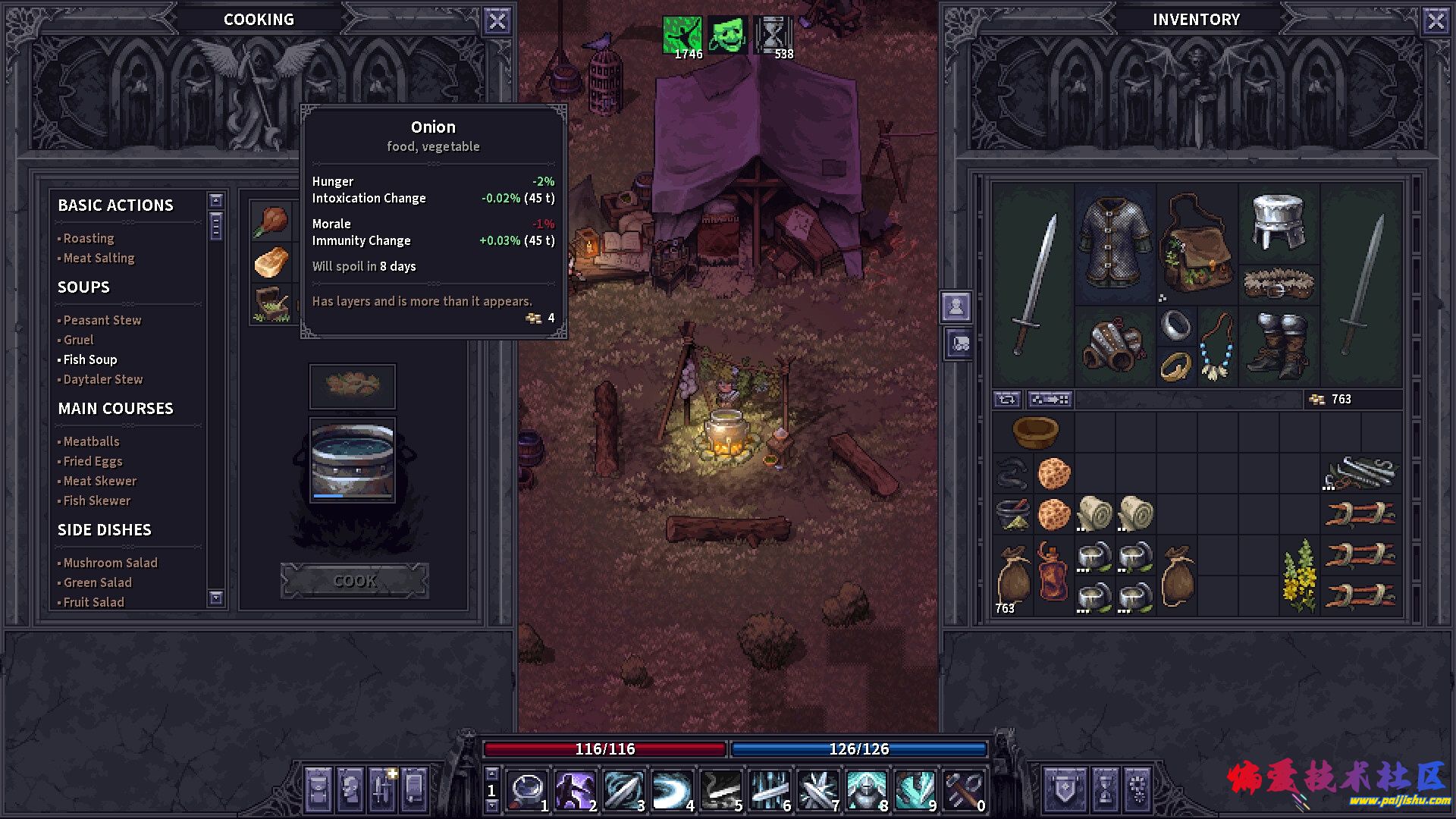Select the Mushroom Salad side dish
1456x819 pixels.
point(111,563)
